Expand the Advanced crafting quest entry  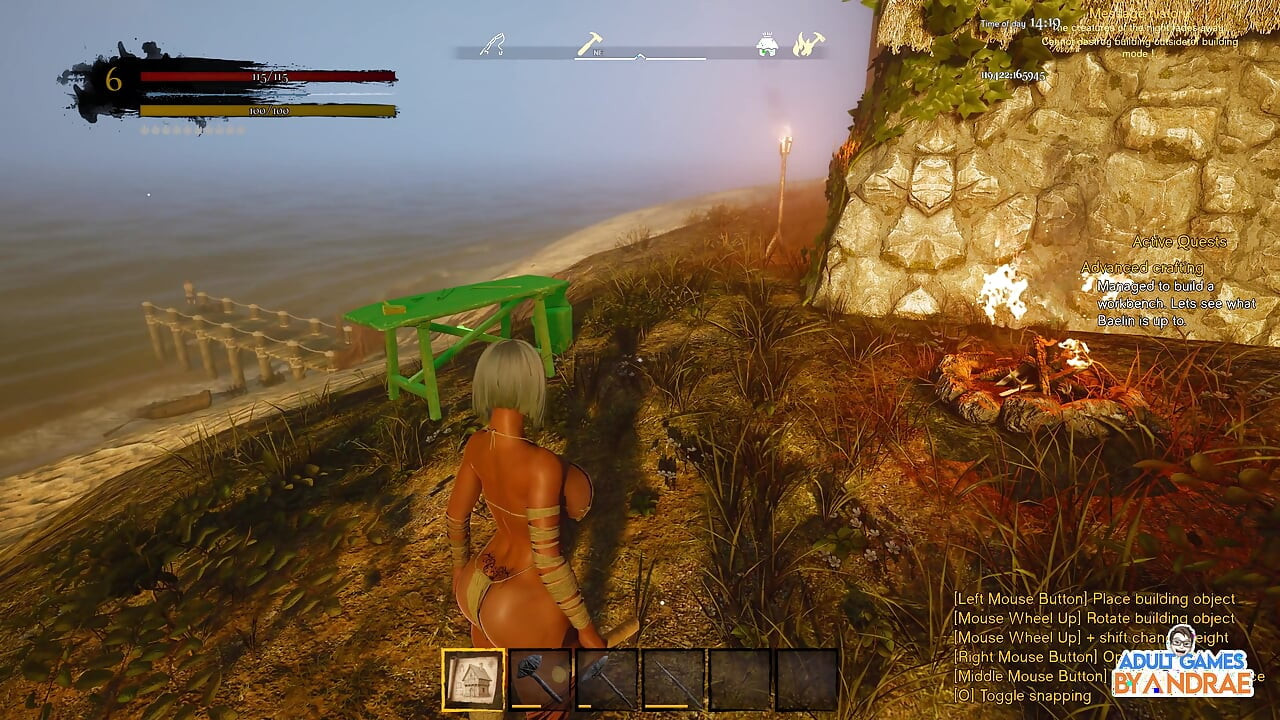pyautogui.click(x=1143, y=268)
